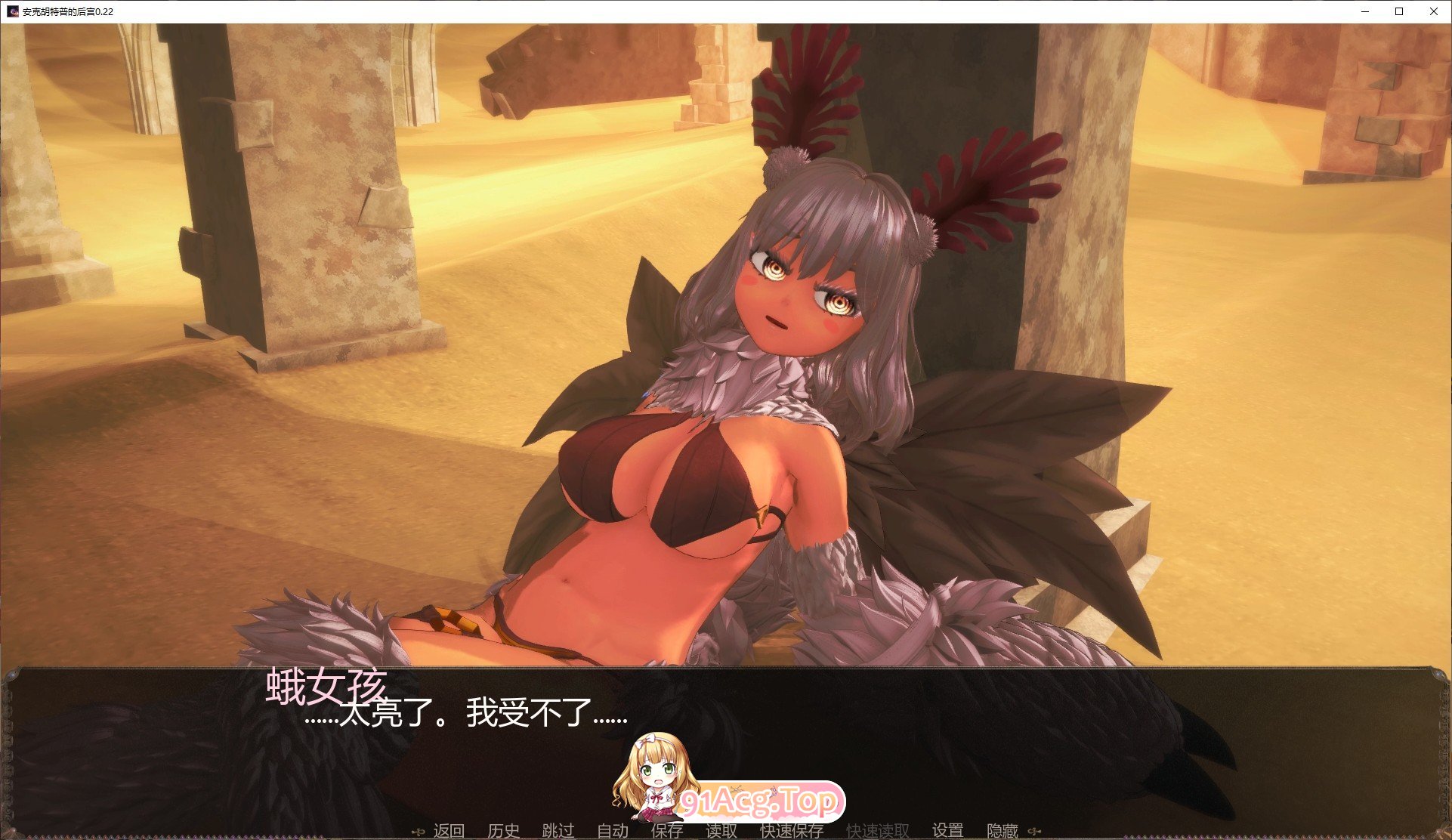
Task: Open the settings screen via 设置
Action: [947, 829]
